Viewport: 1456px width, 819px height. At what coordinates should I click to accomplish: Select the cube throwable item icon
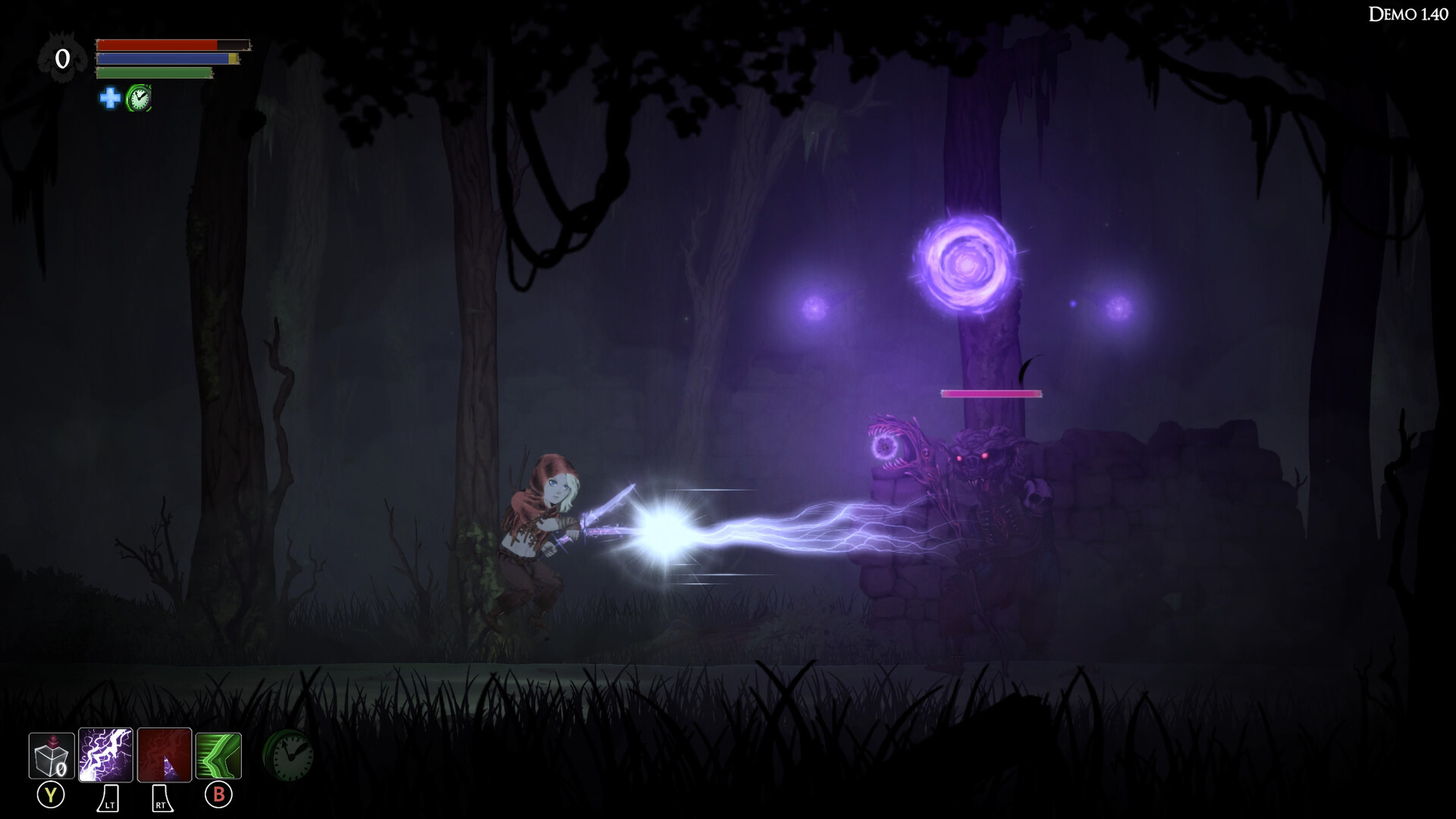tap(50, 755)
